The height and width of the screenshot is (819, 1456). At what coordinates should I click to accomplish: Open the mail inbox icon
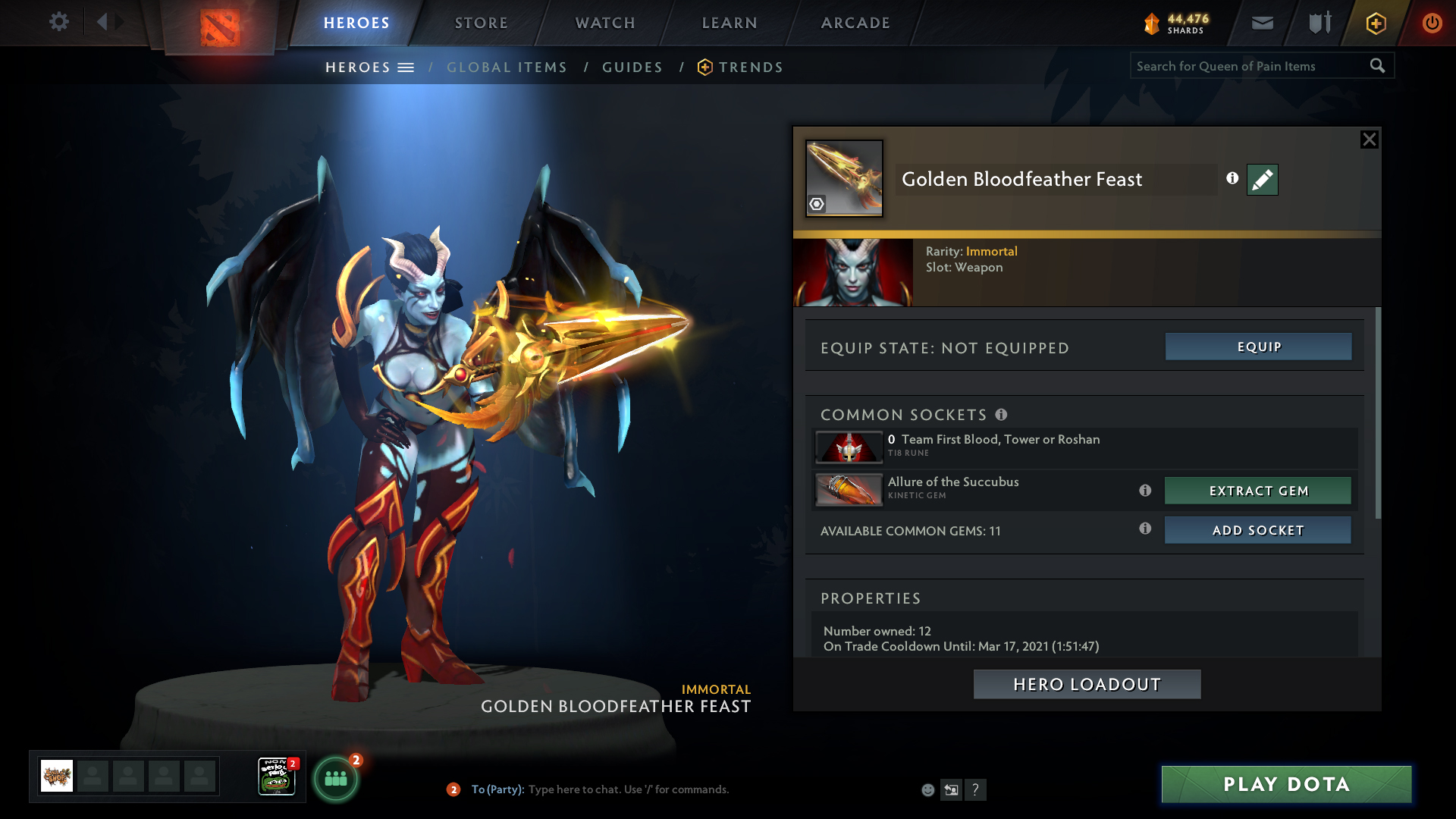pos(1262,24)
